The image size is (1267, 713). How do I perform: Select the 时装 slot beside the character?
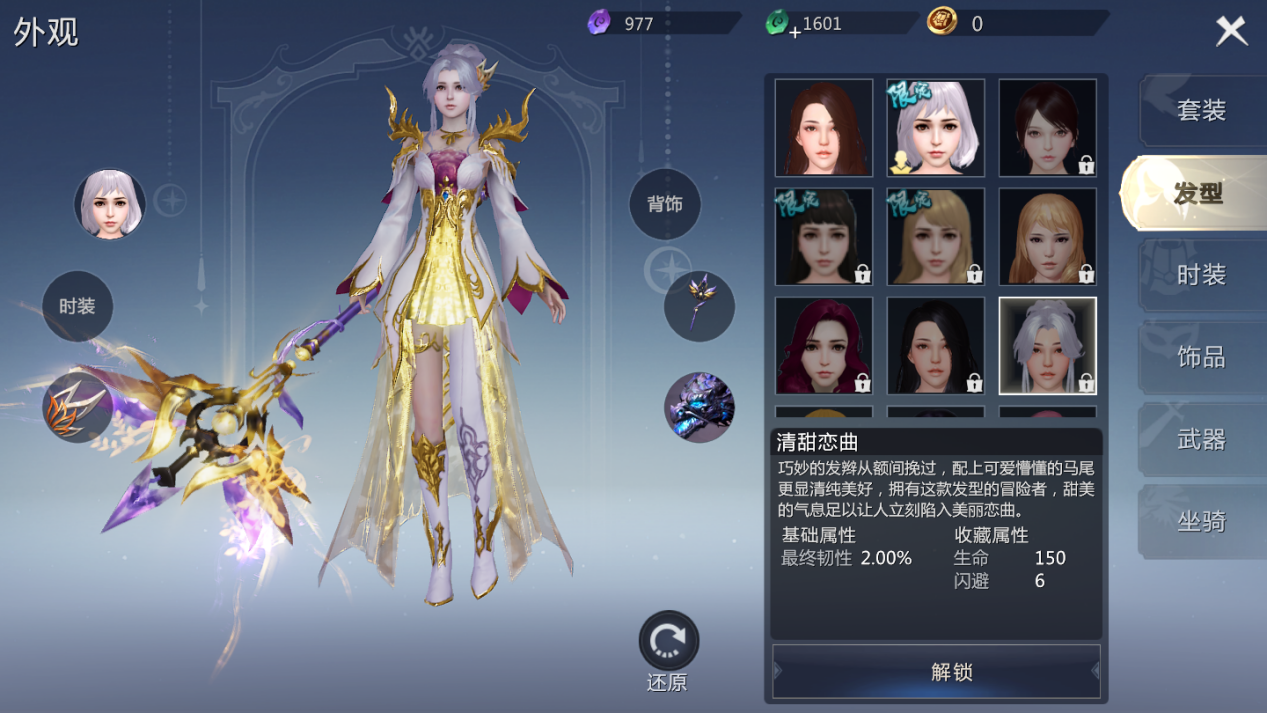[x=77, y=306]
